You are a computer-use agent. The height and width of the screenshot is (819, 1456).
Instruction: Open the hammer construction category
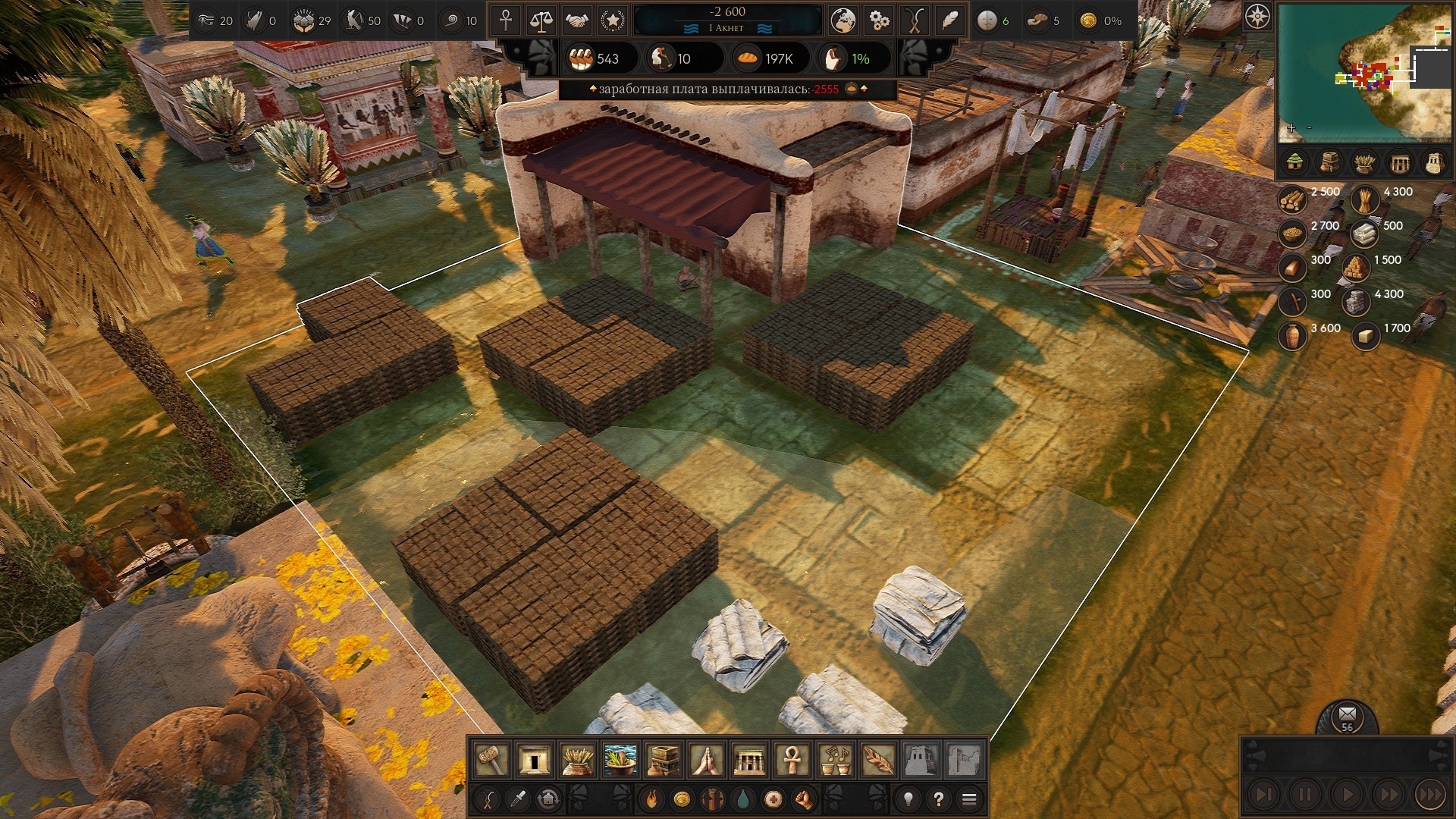pos(491,760)
